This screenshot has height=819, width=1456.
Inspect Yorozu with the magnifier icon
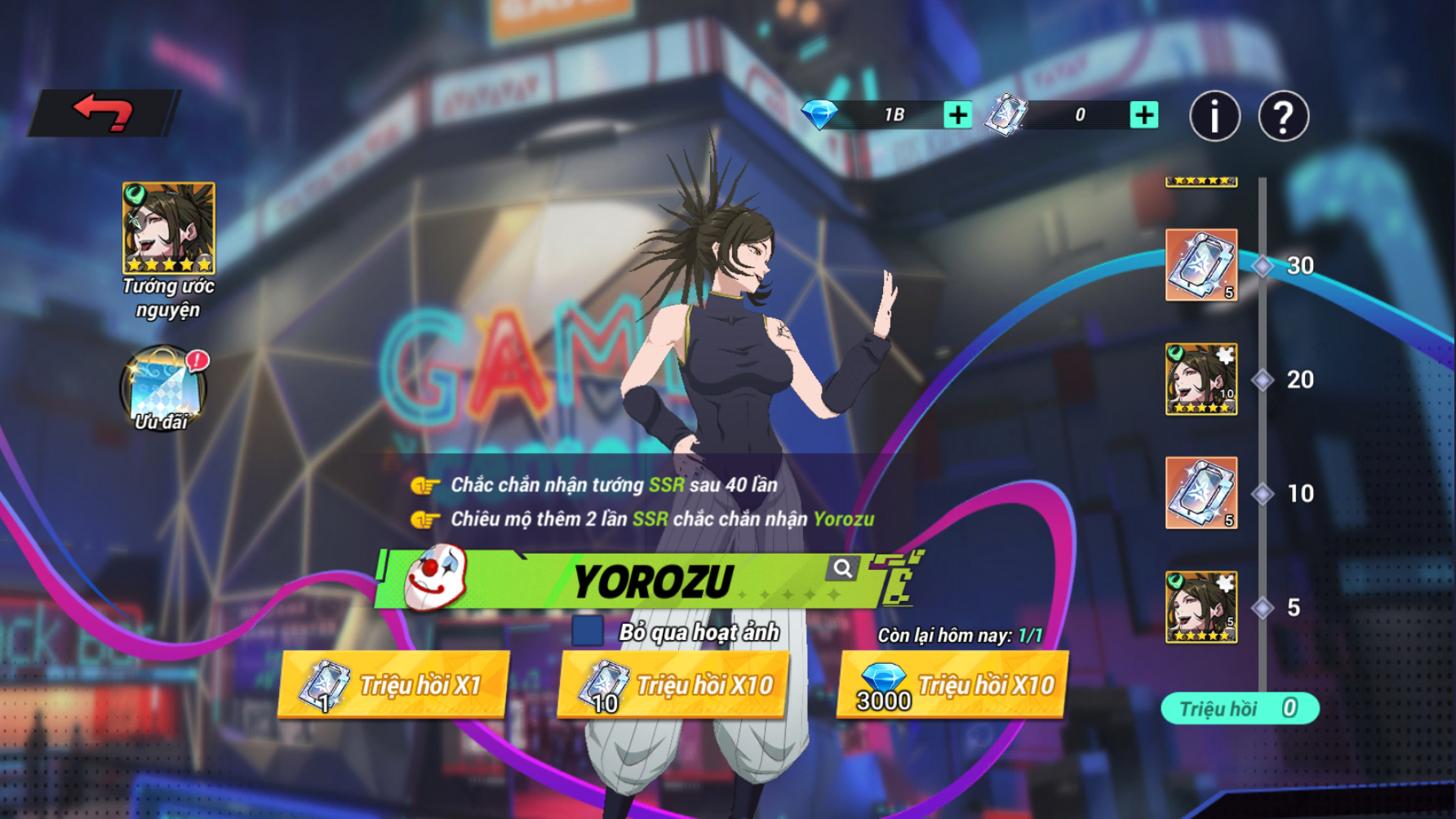[842, 568]
